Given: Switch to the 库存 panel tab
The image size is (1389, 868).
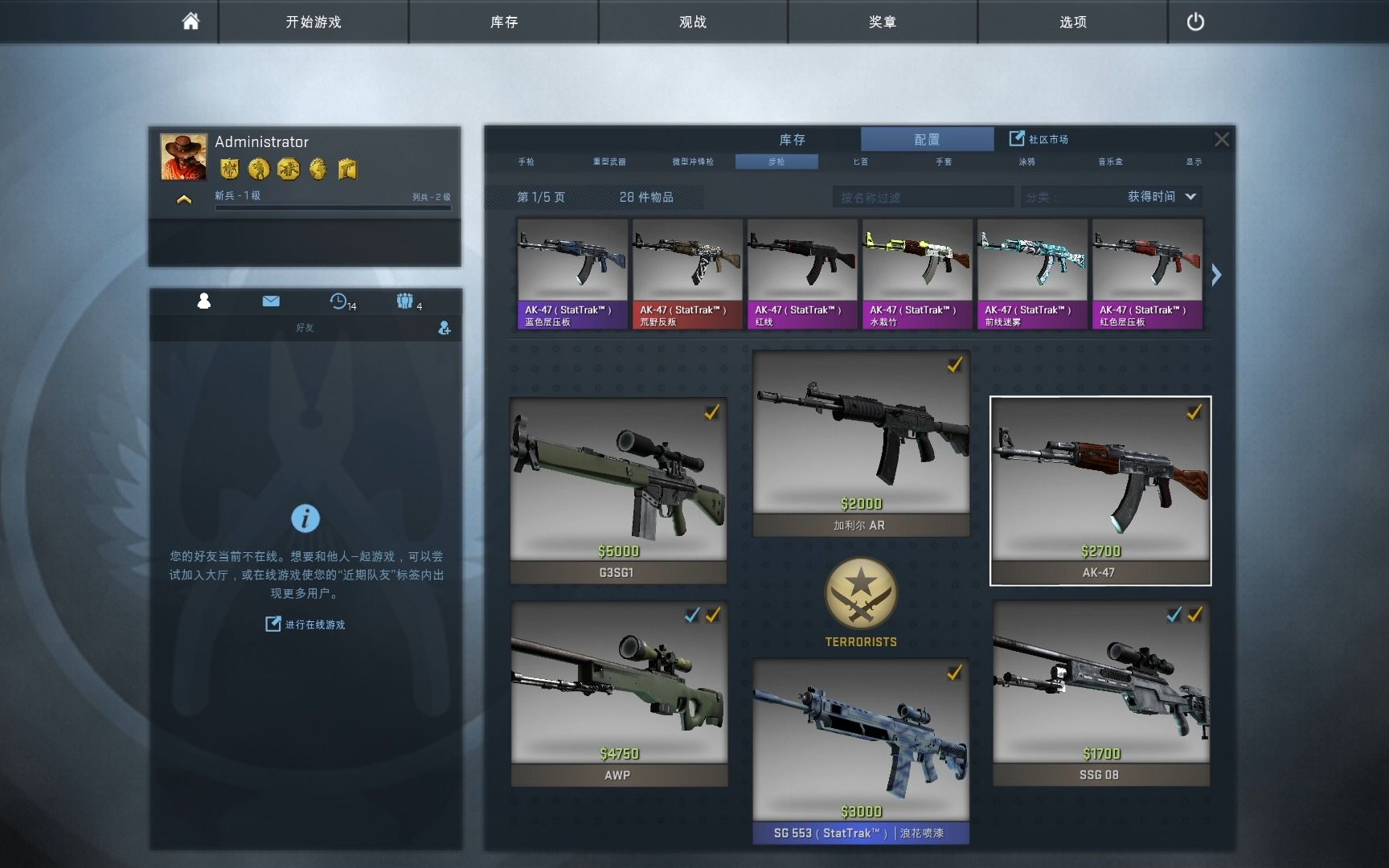Looking at the screenshot, I should click(x=792, y=139).
